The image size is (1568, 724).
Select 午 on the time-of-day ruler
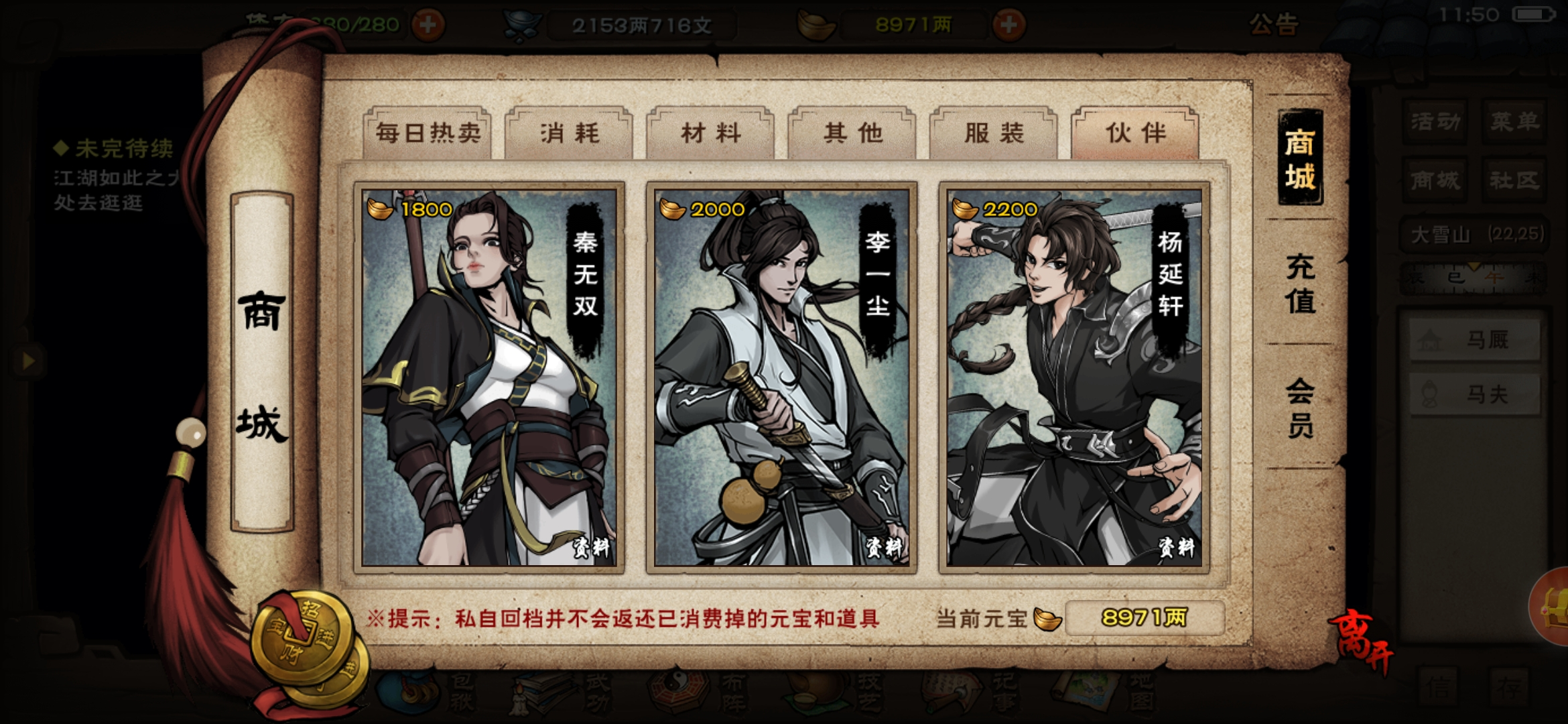[1493, 278]
